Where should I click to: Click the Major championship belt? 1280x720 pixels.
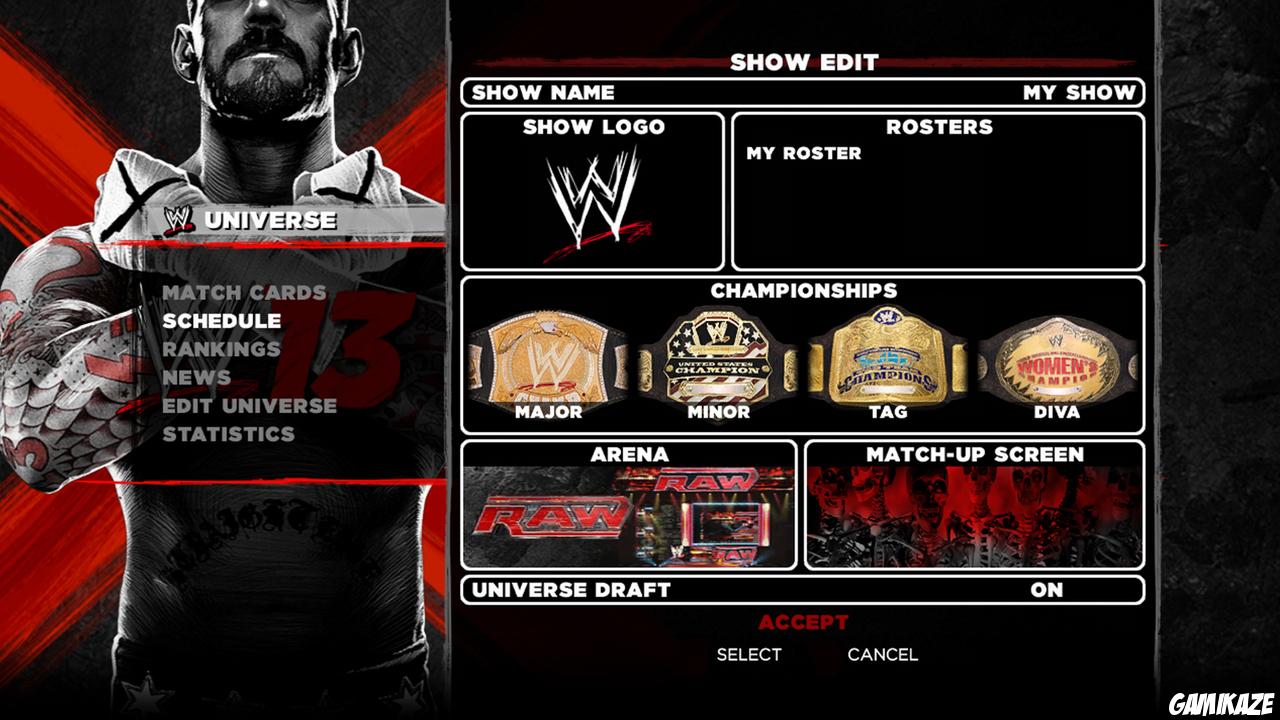coord(548,360)
